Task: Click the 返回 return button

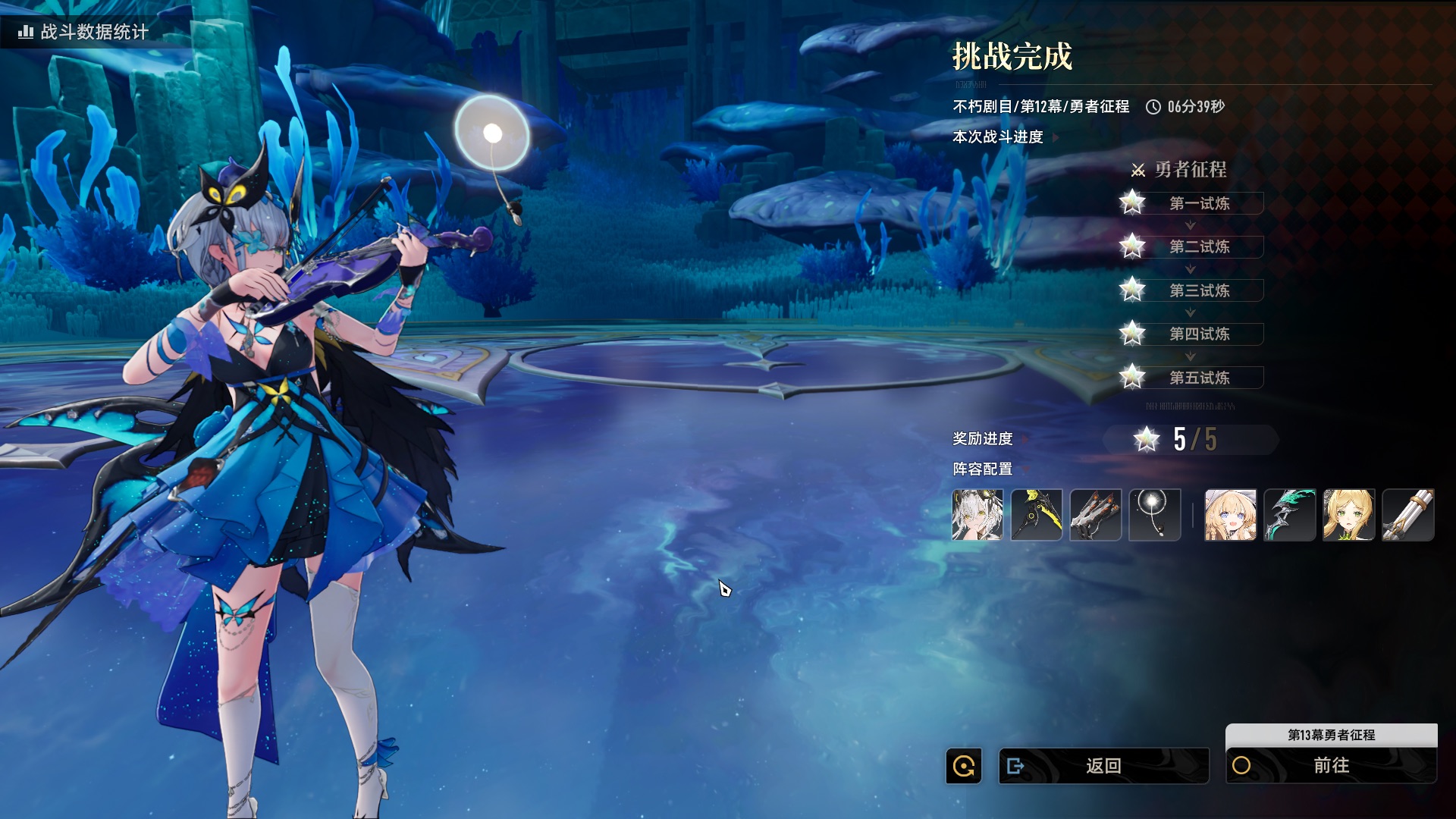Action: pos(1103,766)
